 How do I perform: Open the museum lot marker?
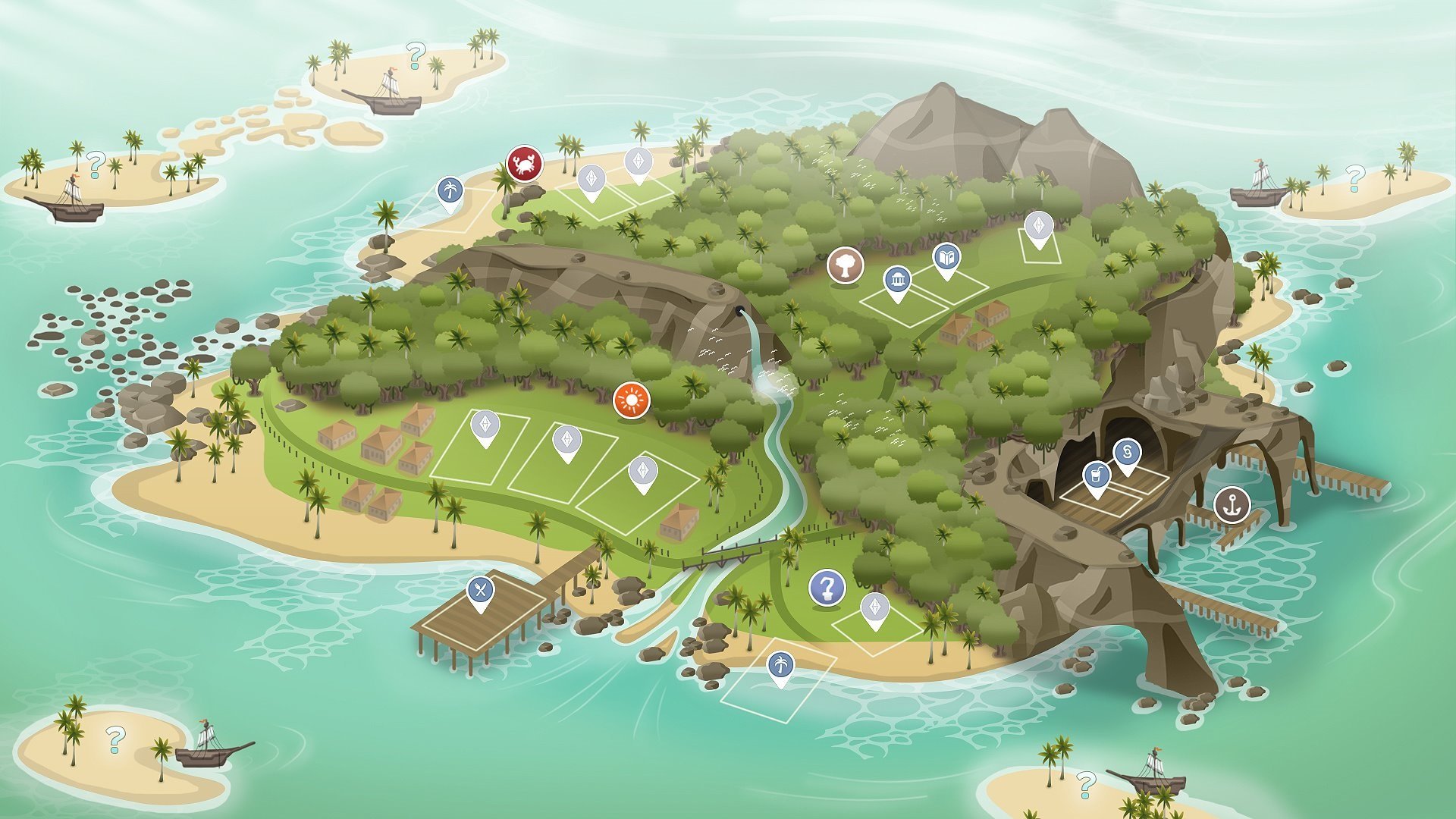coord(897,281)
